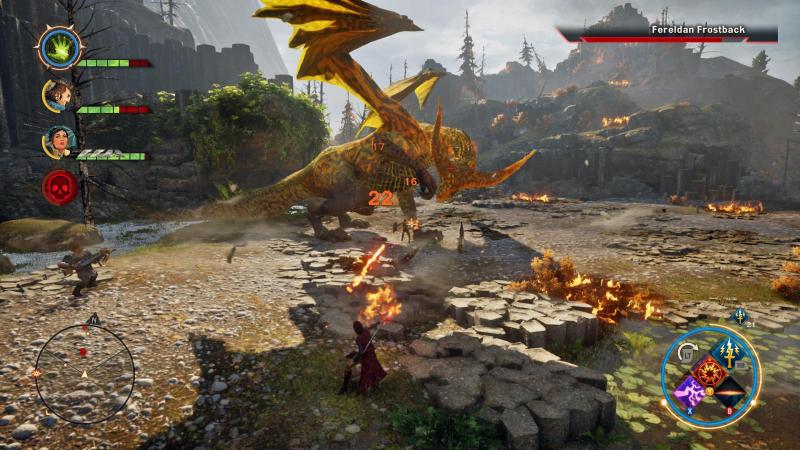Select the fallen companion's red skull portrait
This screenshot has height=450, width=800.
pos(57,187)
